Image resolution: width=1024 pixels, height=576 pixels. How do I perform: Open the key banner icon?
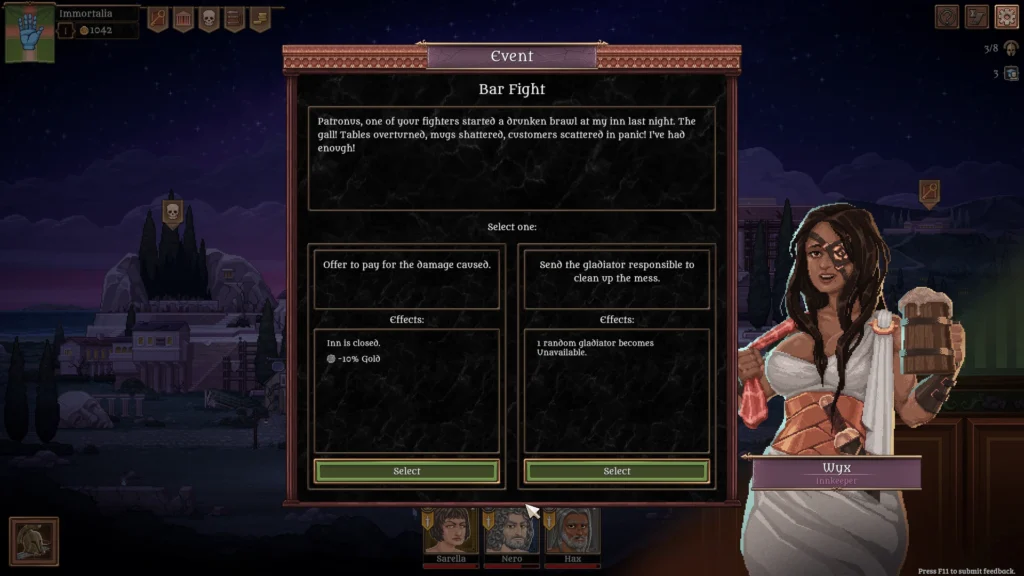click(x=158, y=18)
